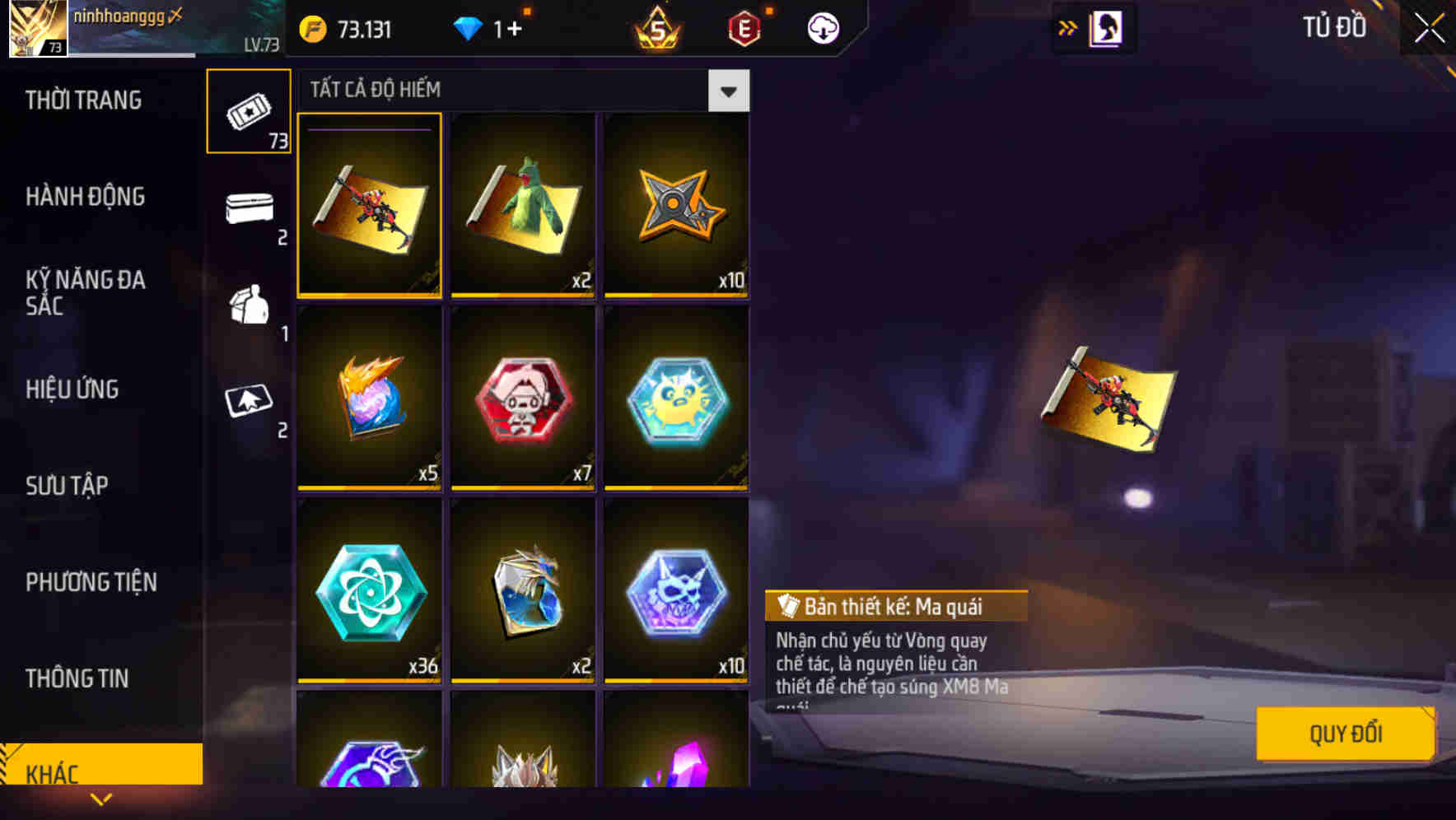Select the green costume blueprint with x2
Screen dimensions: 1456x820
click(522, 207)
